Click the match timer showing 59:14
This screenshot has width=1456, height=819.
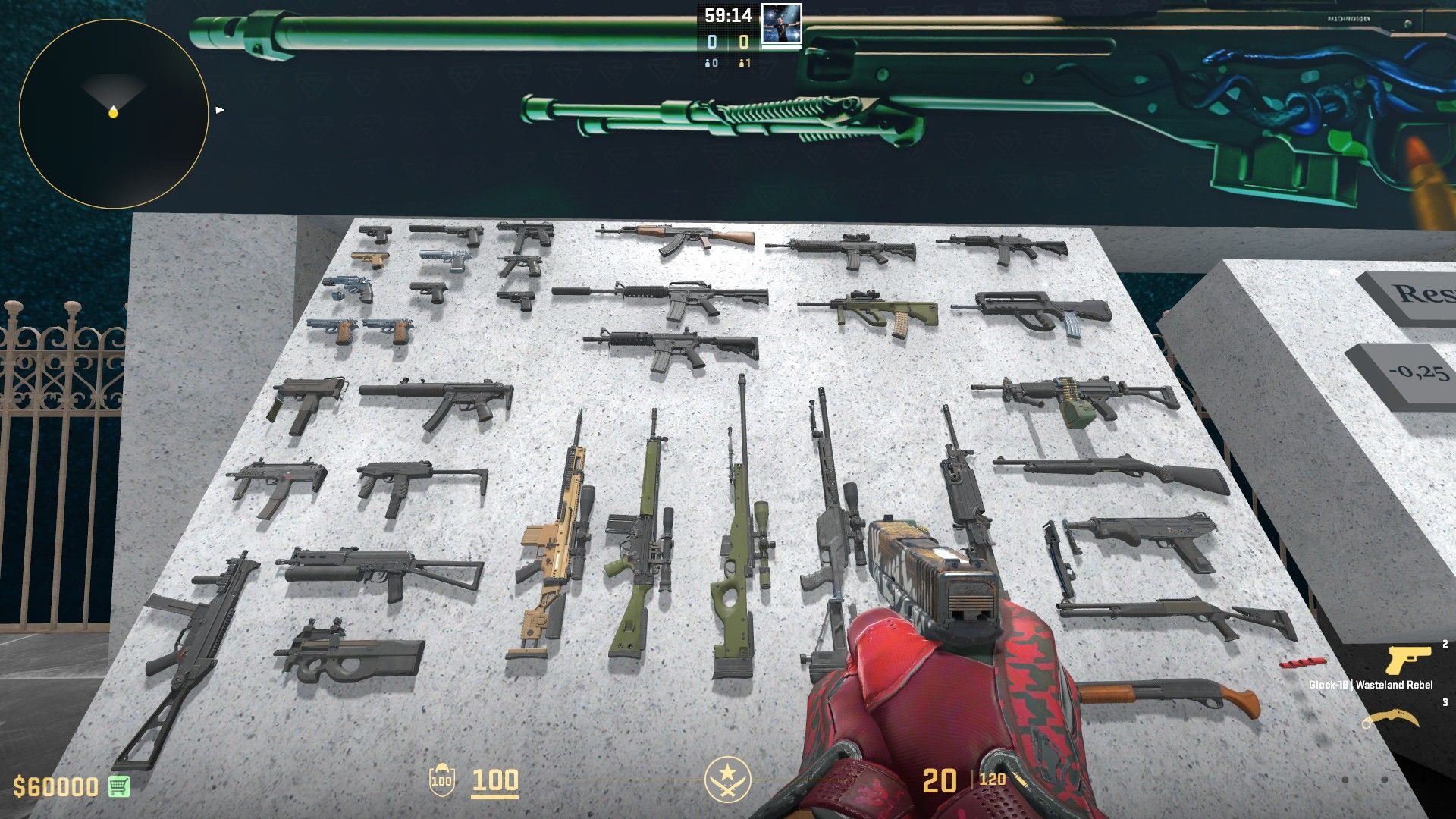click(x=728, y=14)
